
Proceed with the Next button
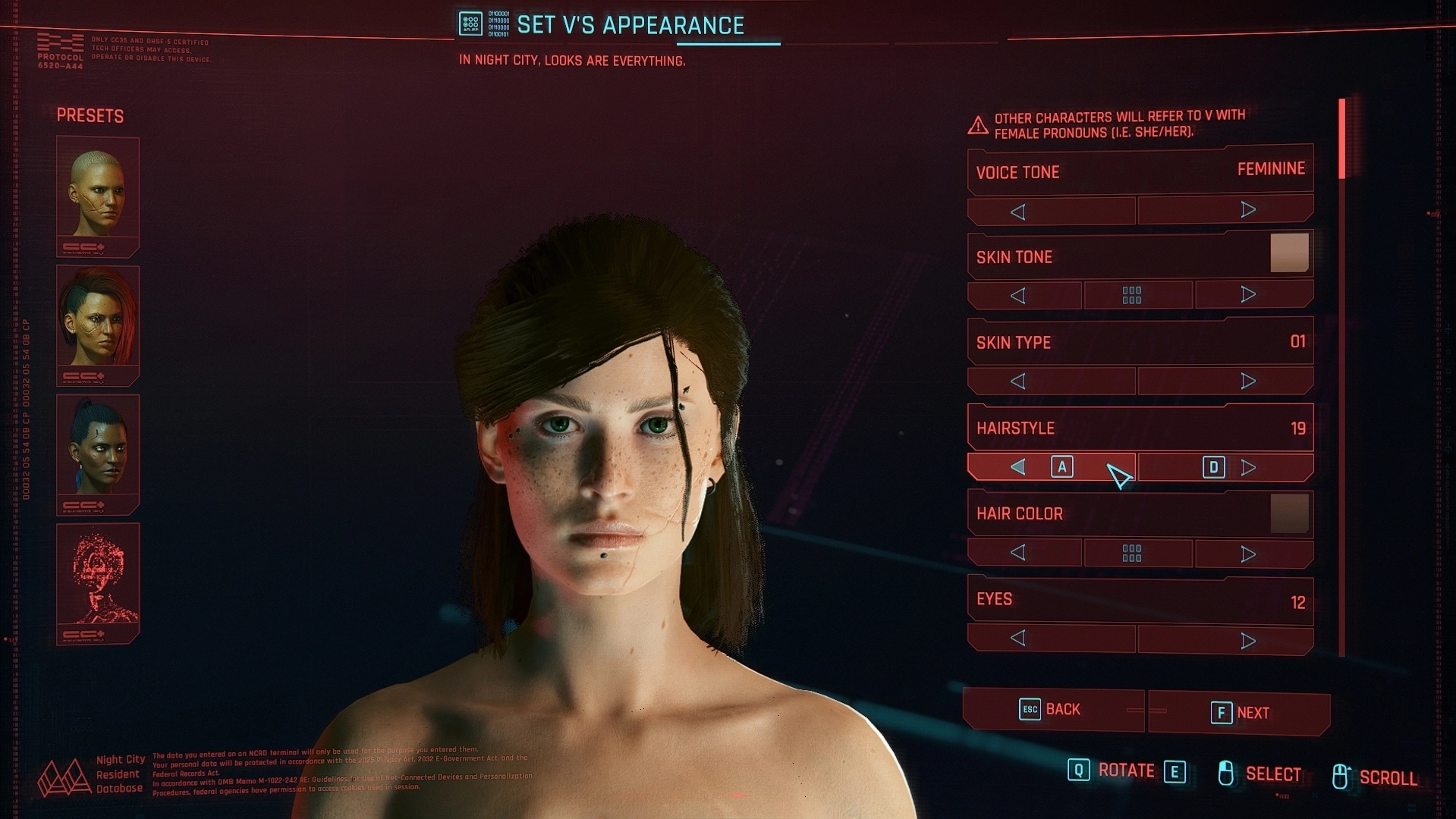pyautogui.click(x=1239, y=713)
